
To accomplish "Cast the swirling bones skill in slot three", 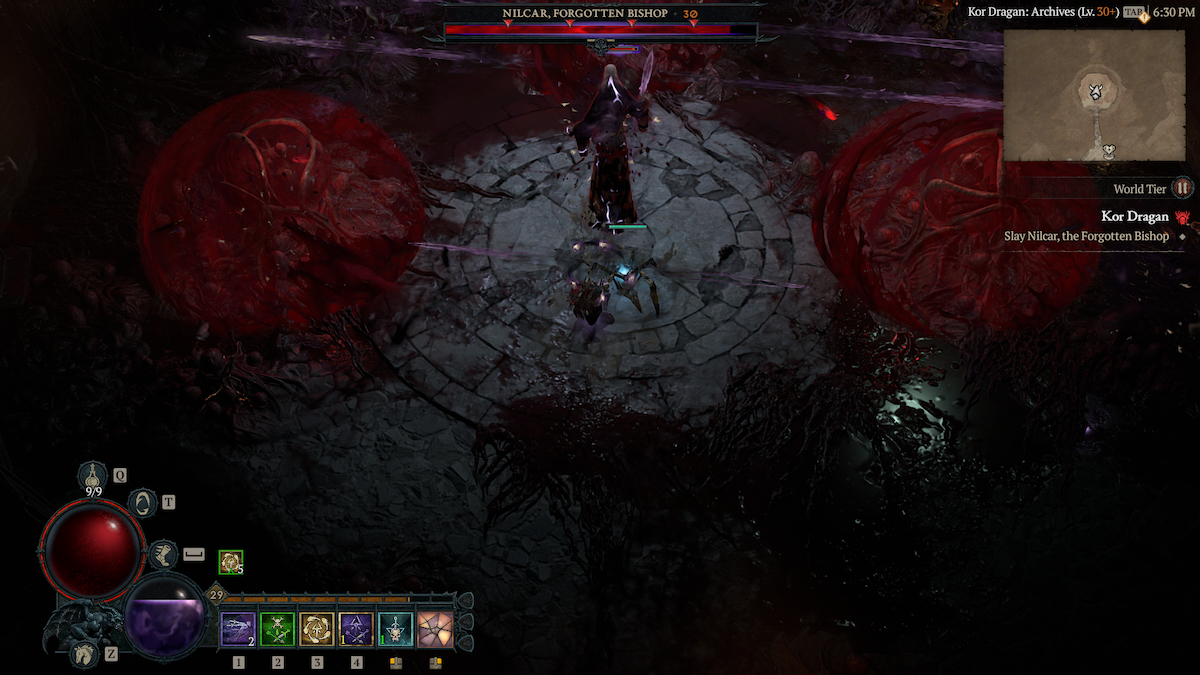I will click(317, 629).
